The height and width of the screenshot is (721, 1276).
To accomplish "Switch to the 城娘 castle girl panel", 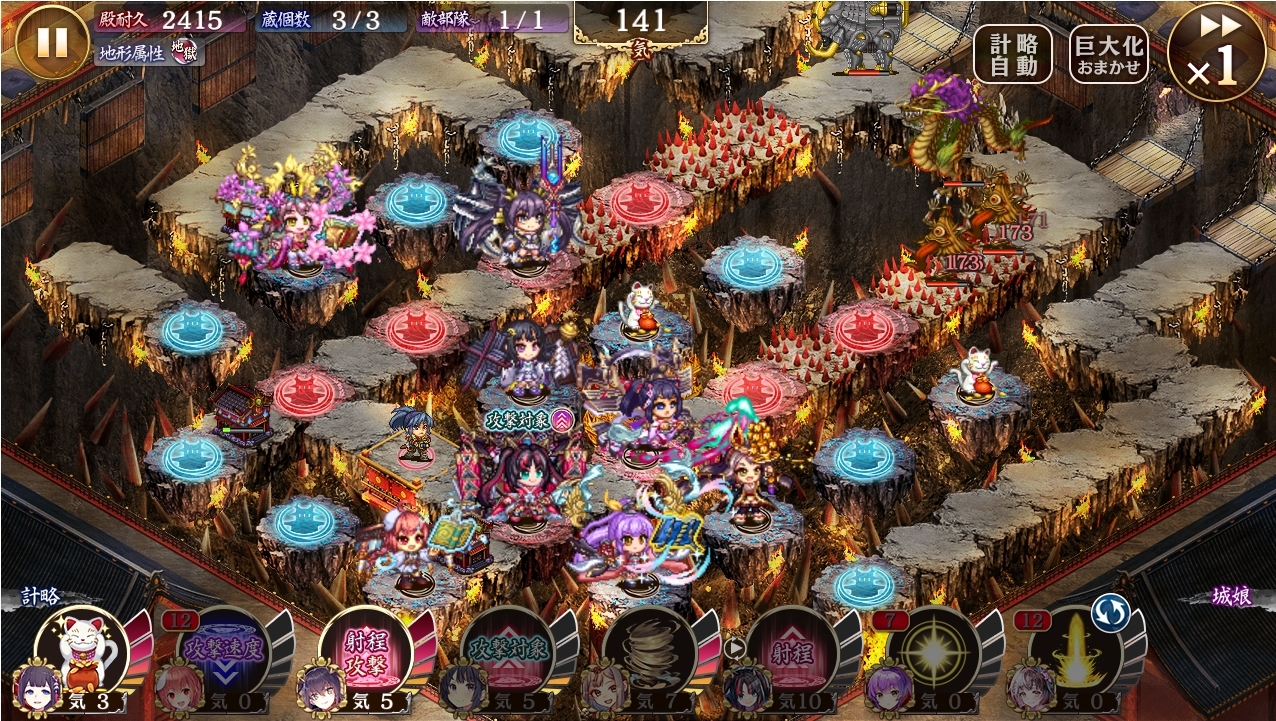I will click(x=1232, y=596).
